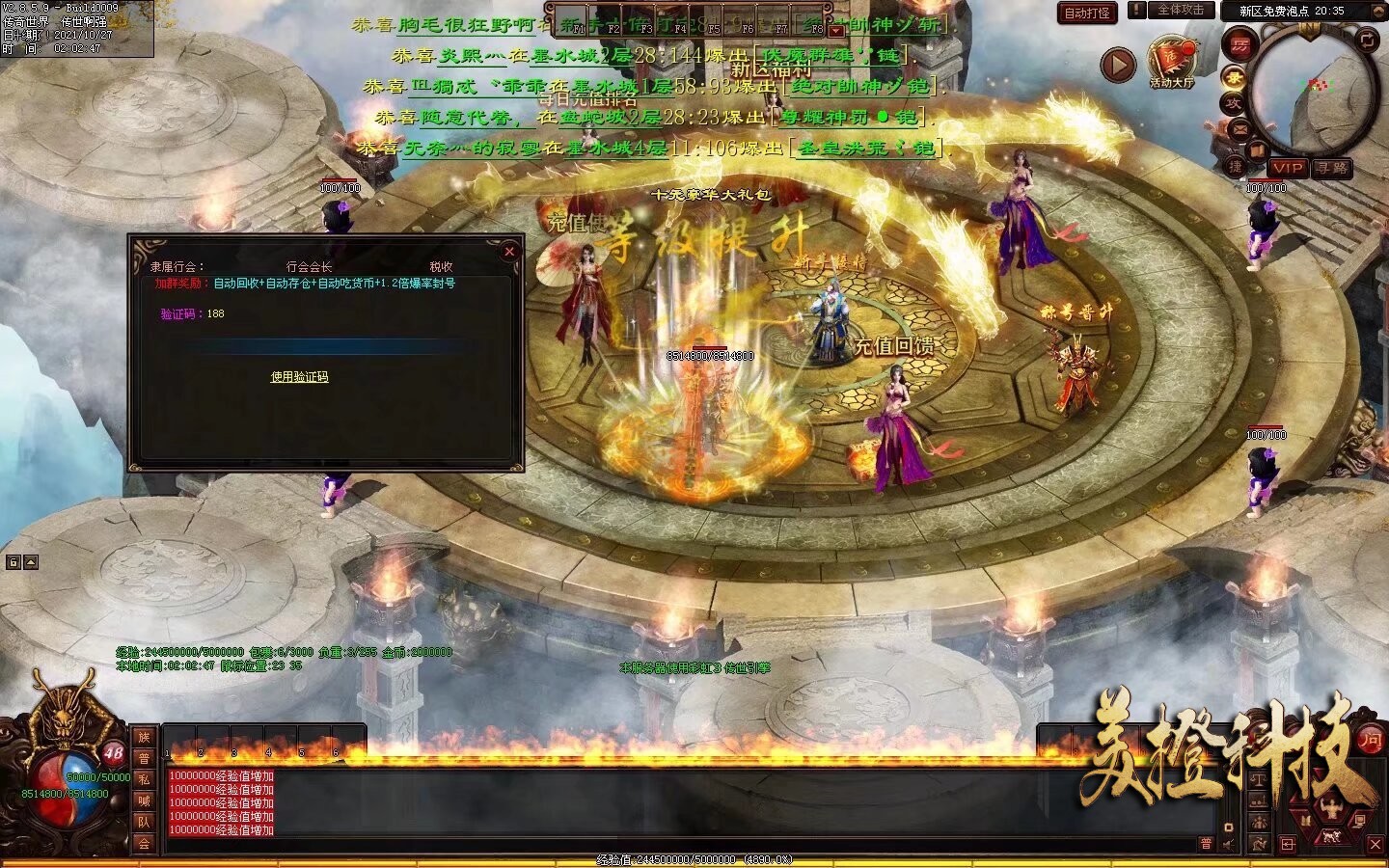Activate 寻路 pathfinding button
The height and width of the screenshot is (868, 1389).
1332,168
